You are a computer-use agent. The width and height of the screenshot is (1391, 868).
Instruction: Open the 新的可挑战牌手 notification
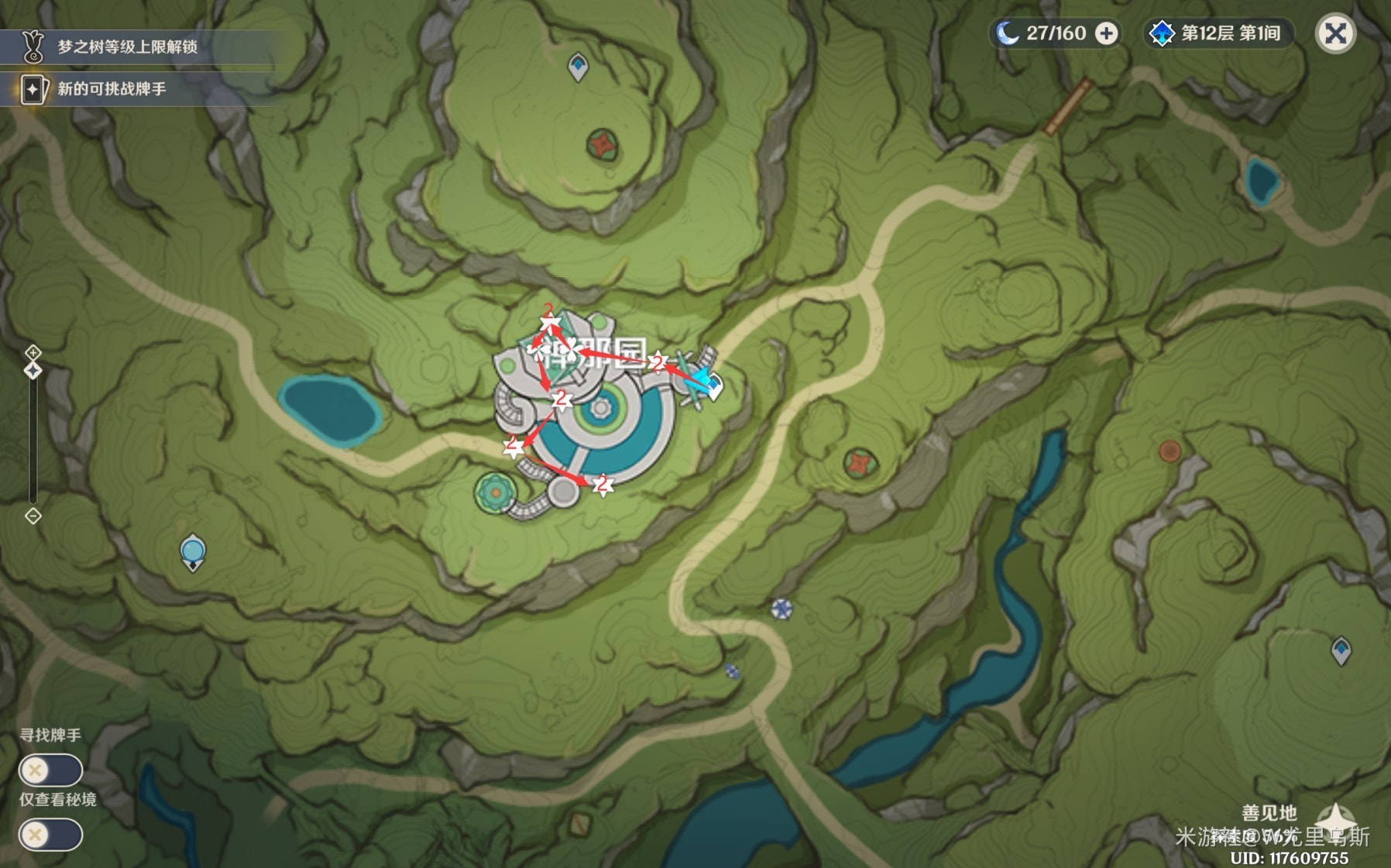click(112, 89)
